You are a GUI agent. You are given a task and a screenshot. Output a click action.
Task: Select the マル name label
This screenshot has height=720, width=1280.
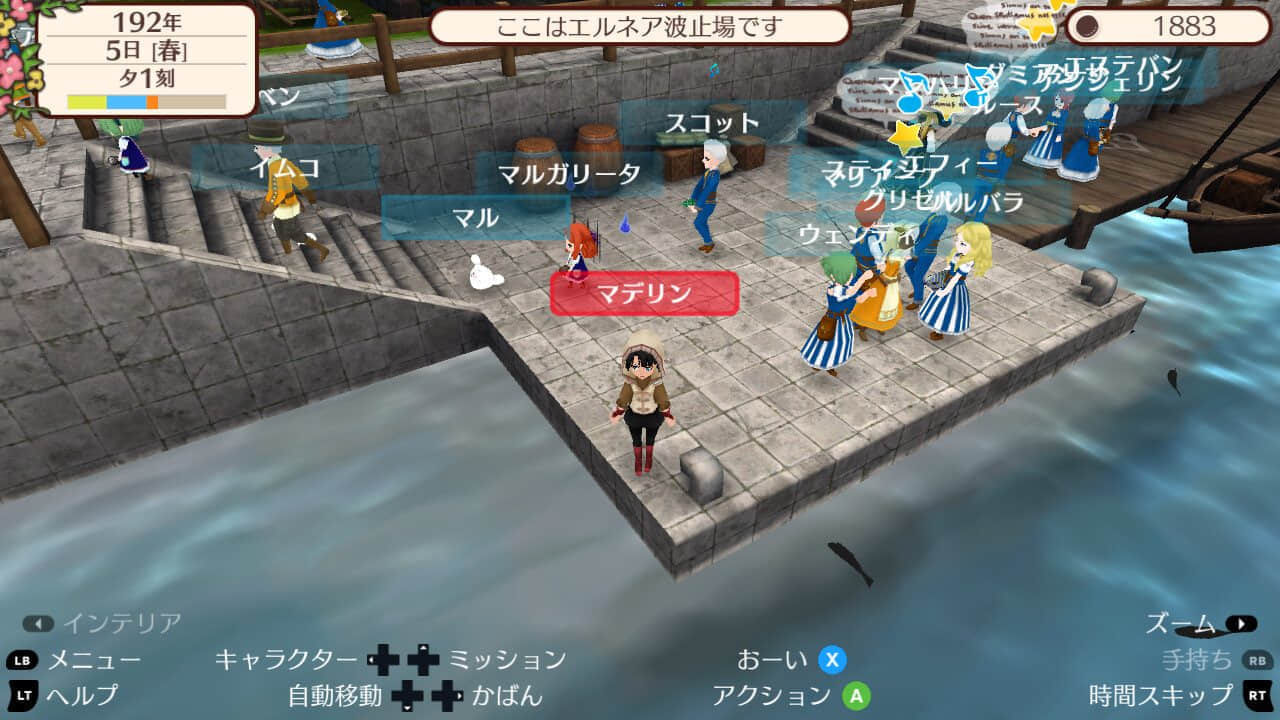[476, 217]
